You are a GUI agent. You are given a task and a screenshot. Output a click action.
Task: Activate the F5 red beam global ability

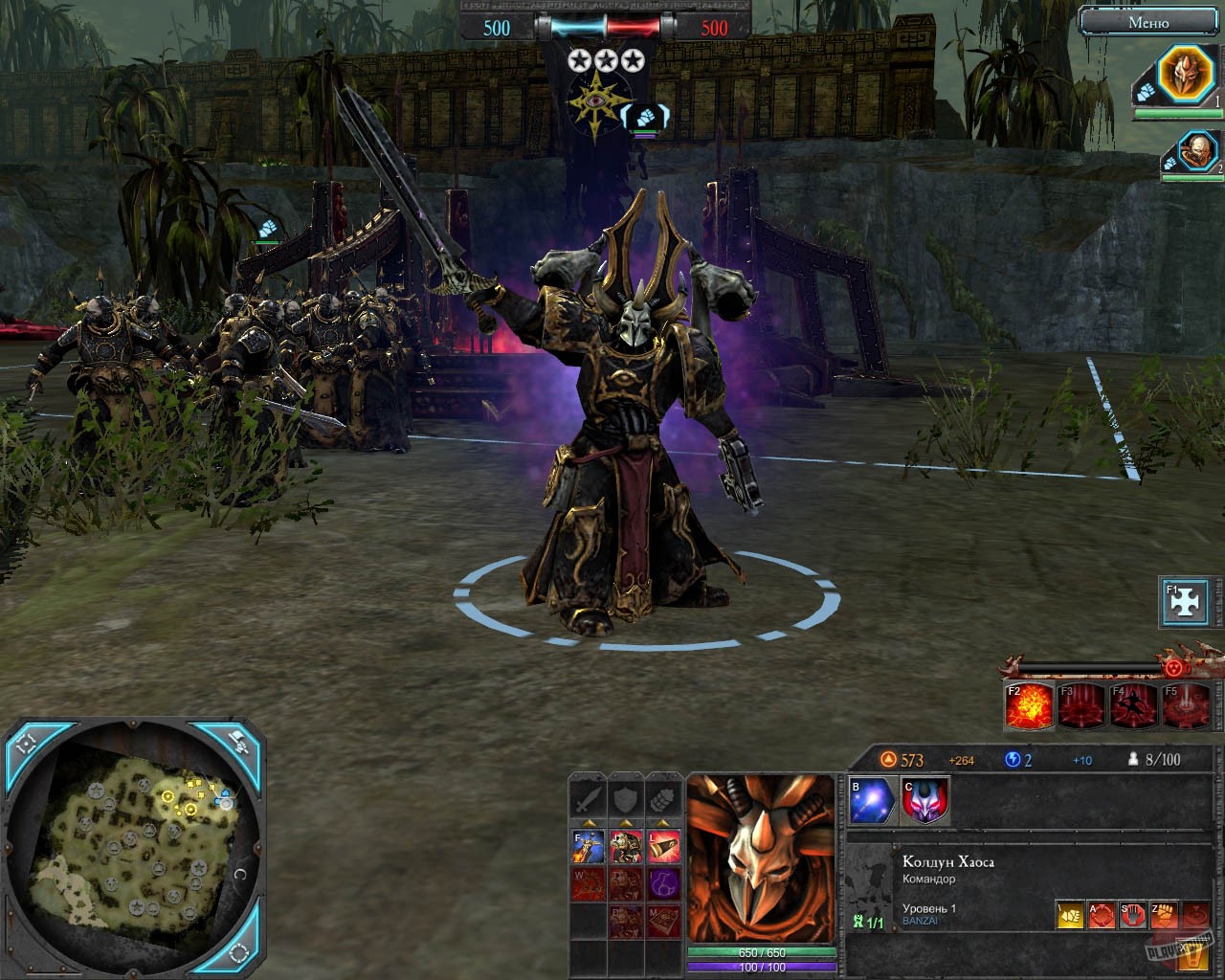pyautogui.click(x=1185, y=705)
